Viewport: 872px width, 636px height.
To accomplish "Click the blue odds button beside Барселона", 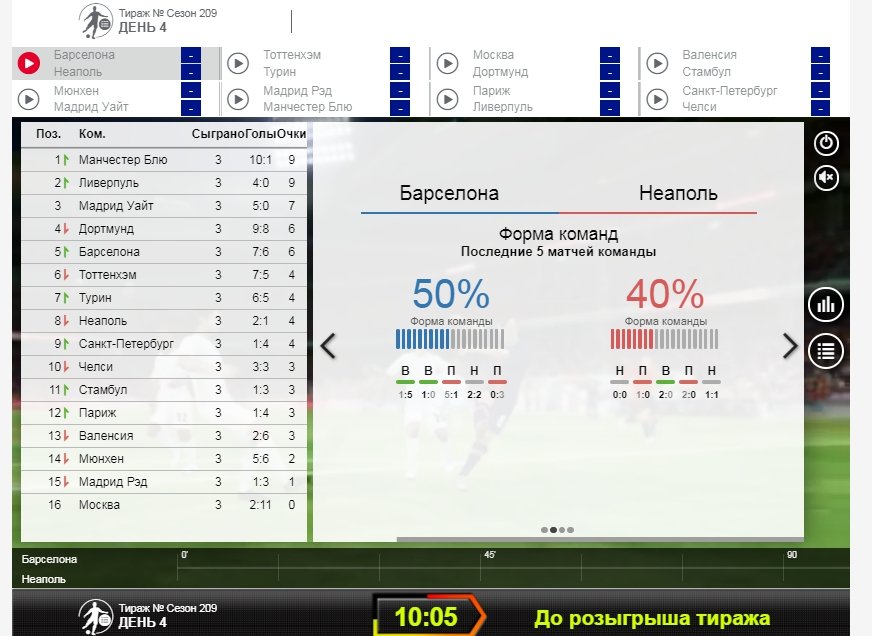I will click(190, 55).
